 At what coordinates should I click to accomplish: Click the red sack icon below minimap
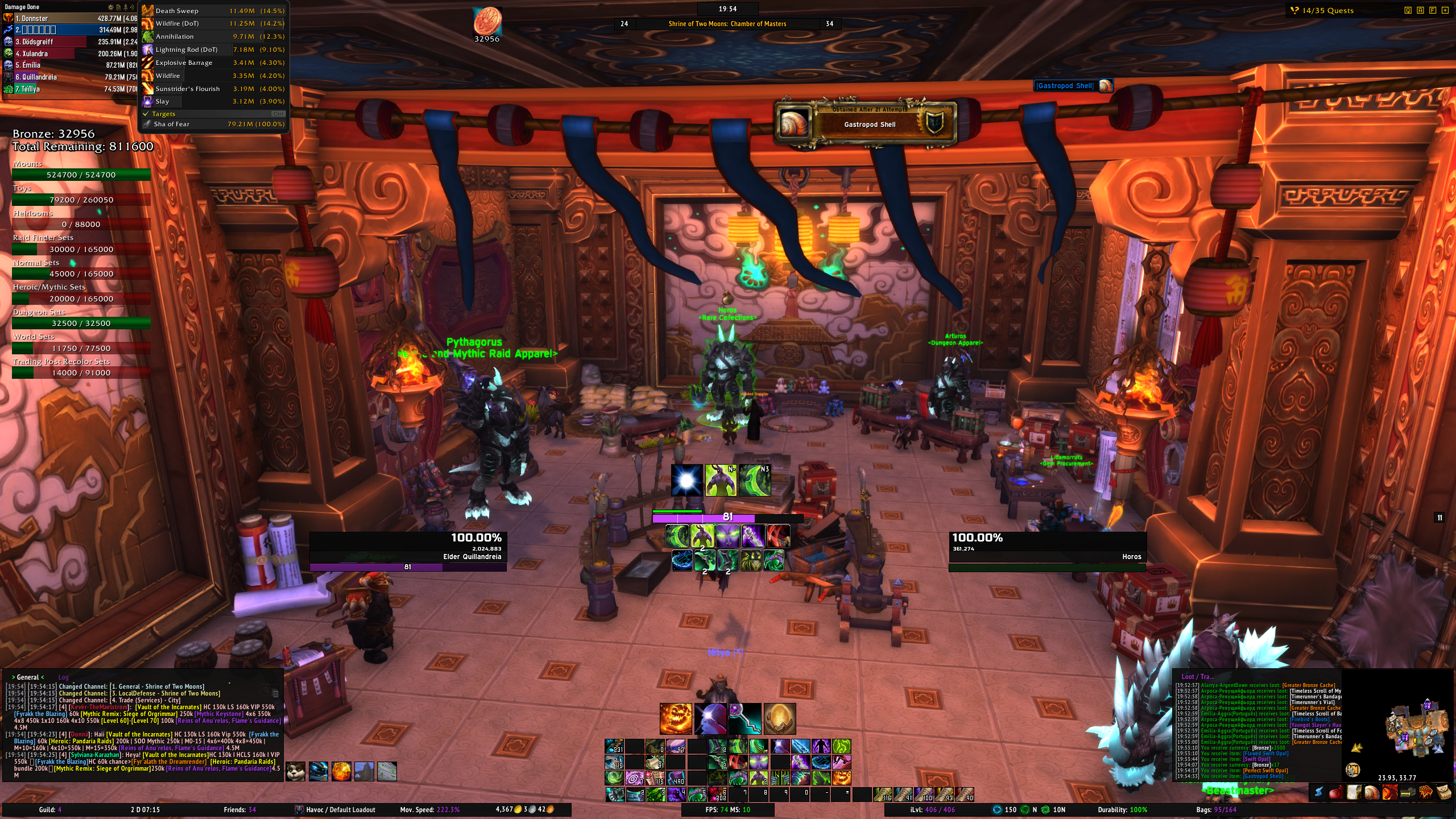click(1336, 792)
